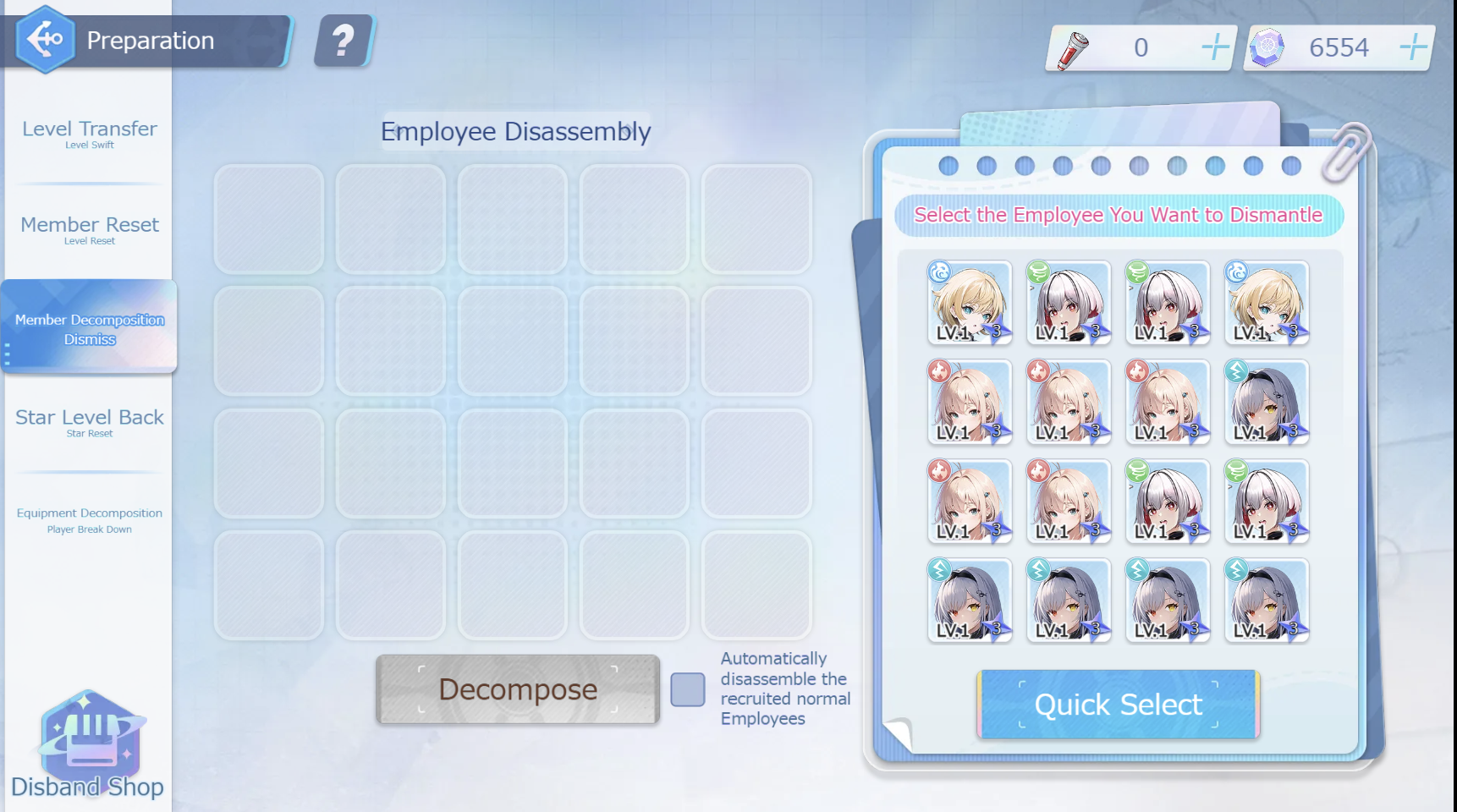
Task: Select the Member Decomposition tab
Action: point(90,328)
